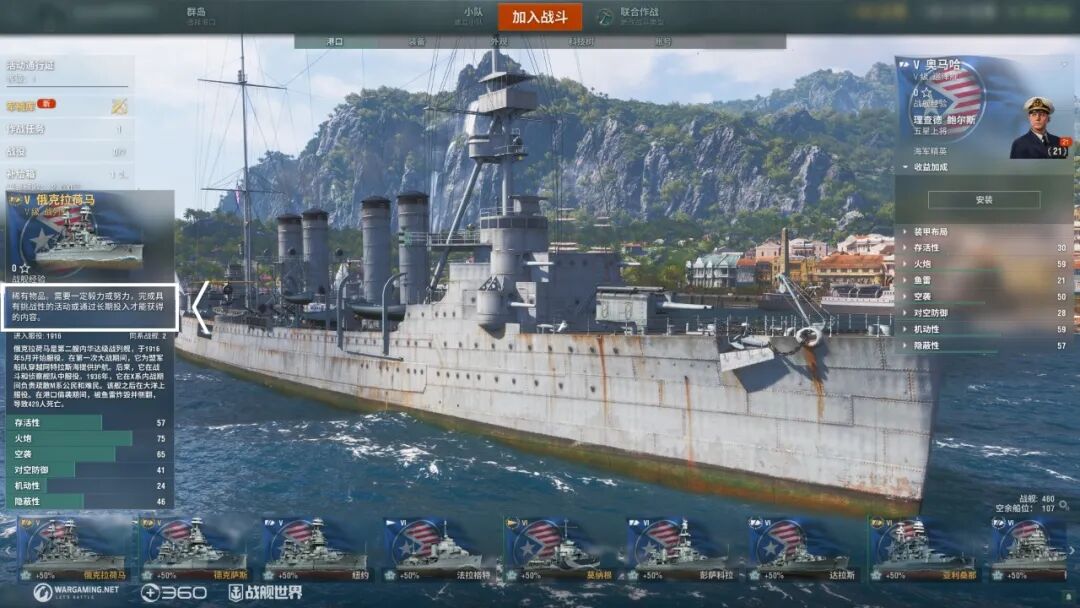Open the 群岛 port selector
The height and width of the screenshot is (608, 1080).
click(x=197, y=16)
